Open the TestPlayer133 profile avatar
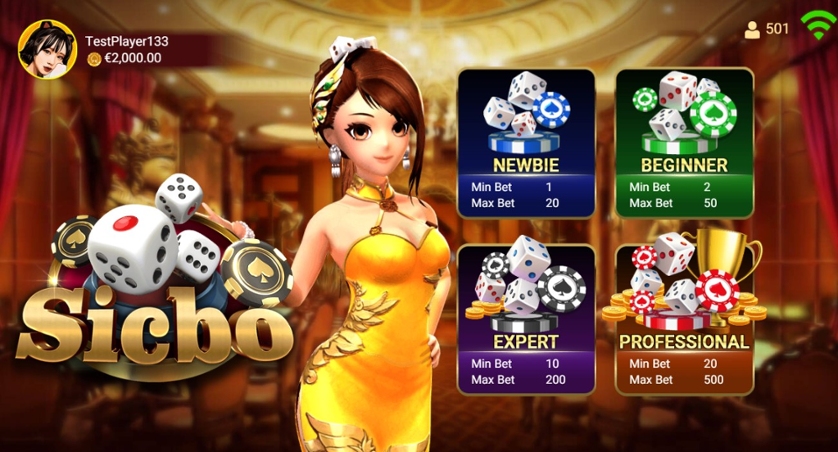 pos(47,48)
